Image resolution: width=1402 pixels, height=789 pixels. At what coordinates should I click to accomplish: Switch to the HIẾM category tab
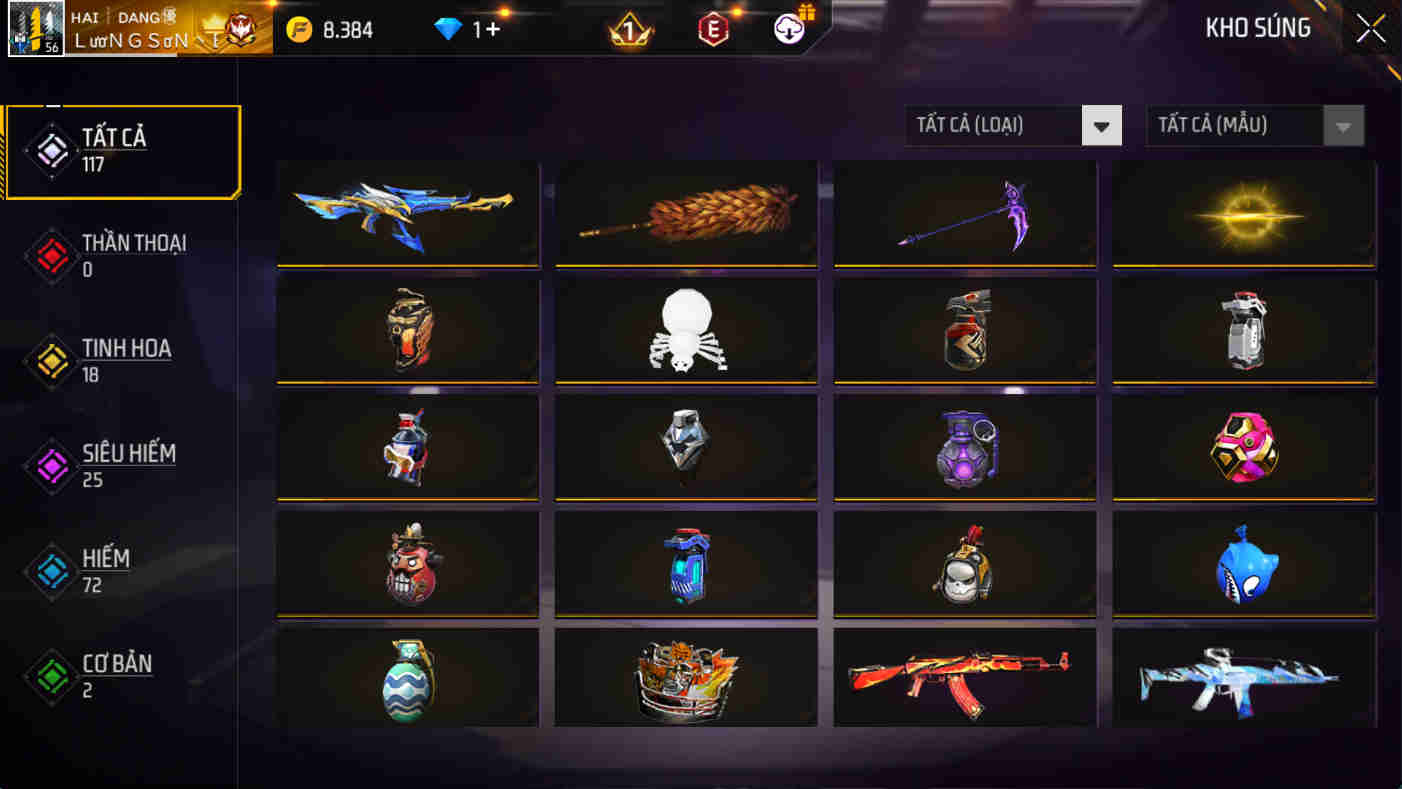pos(105,568)
